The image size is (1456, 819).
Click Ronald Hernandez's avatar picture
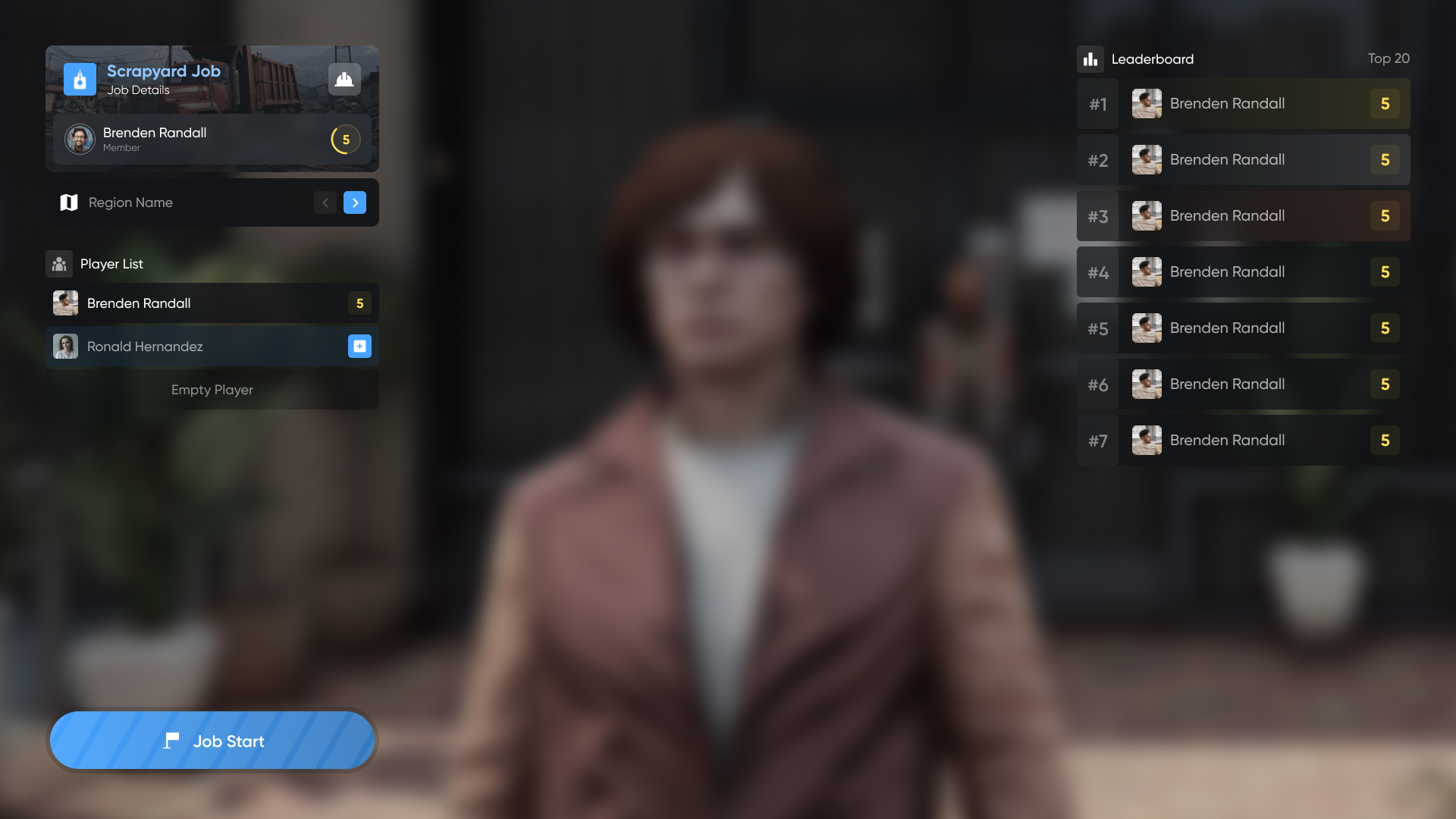tap(65, 347)
